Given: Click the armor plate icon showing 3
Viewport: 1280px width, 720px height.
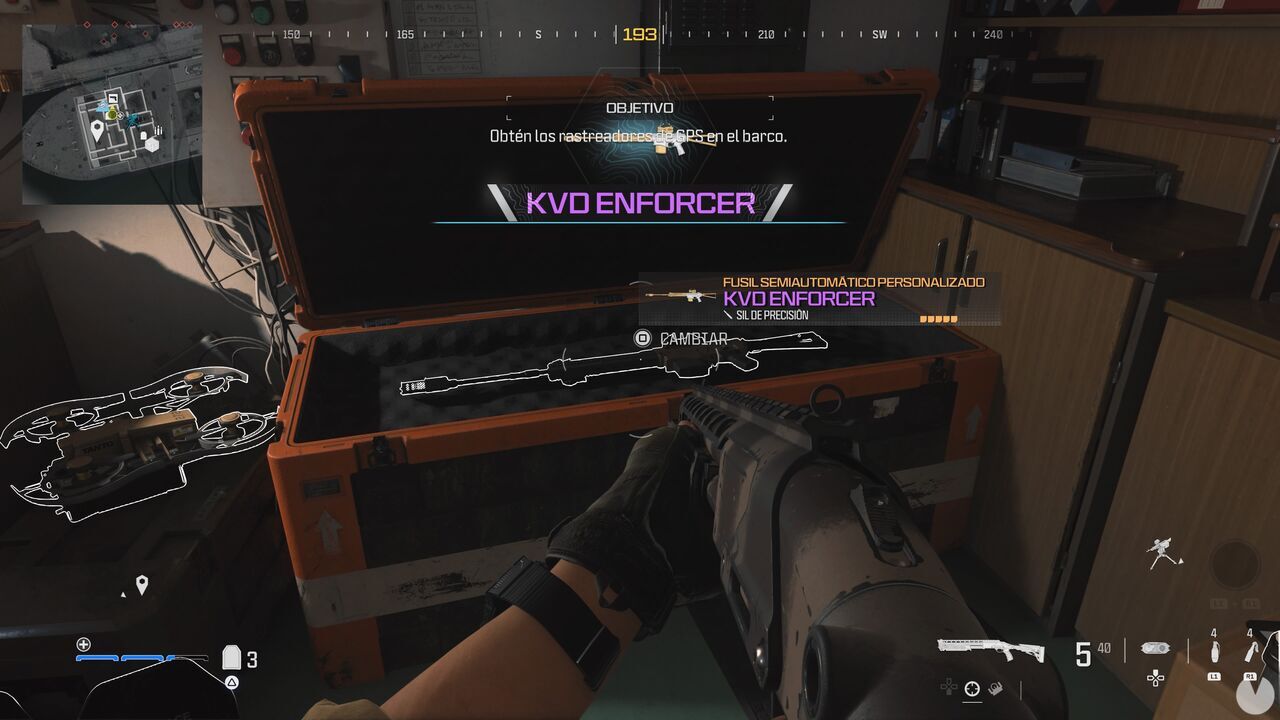Looking at the screenshot, I should [x=231, y=657].
